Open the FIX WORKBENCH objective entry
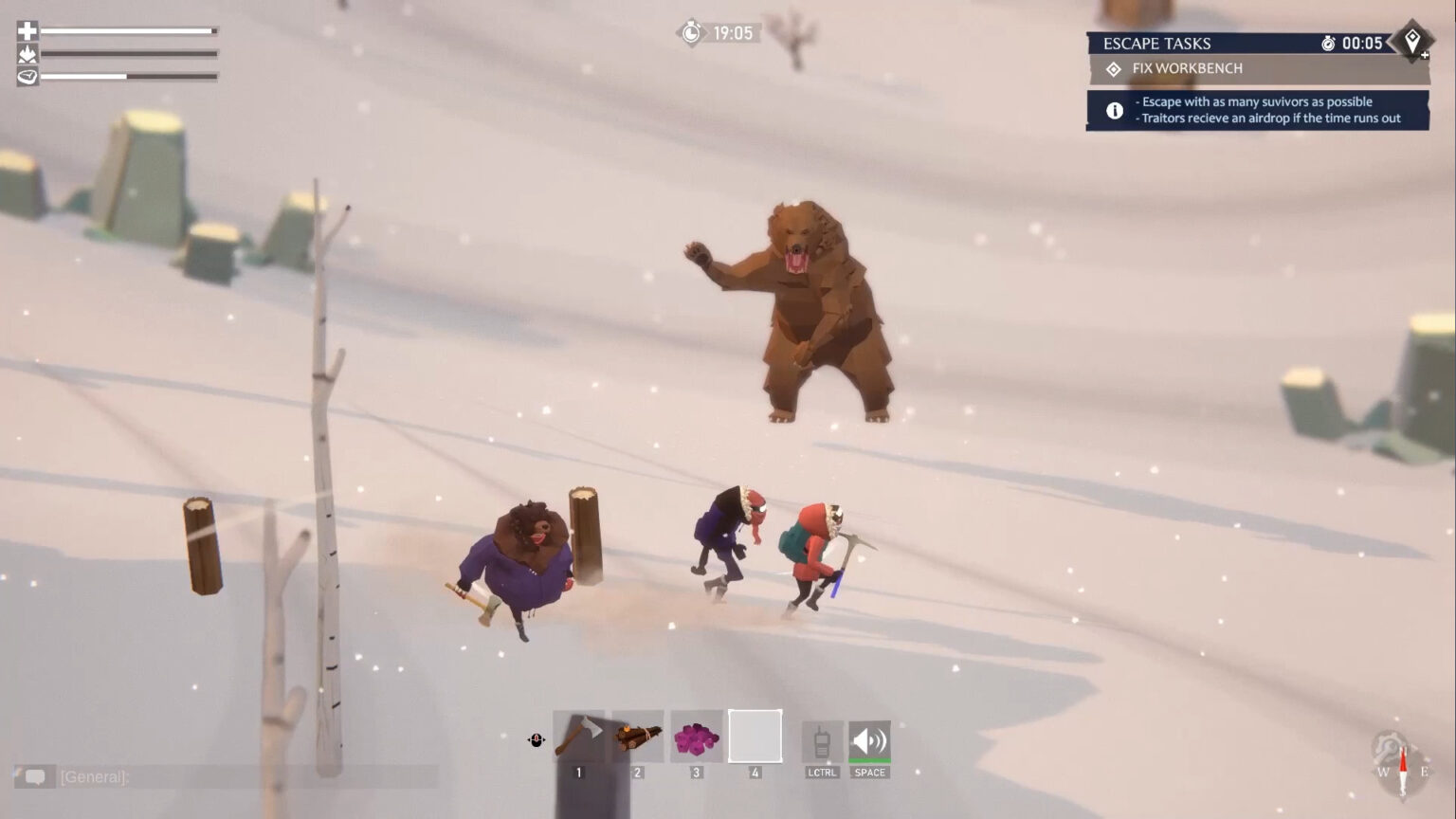 click(x=1183, y=68)
